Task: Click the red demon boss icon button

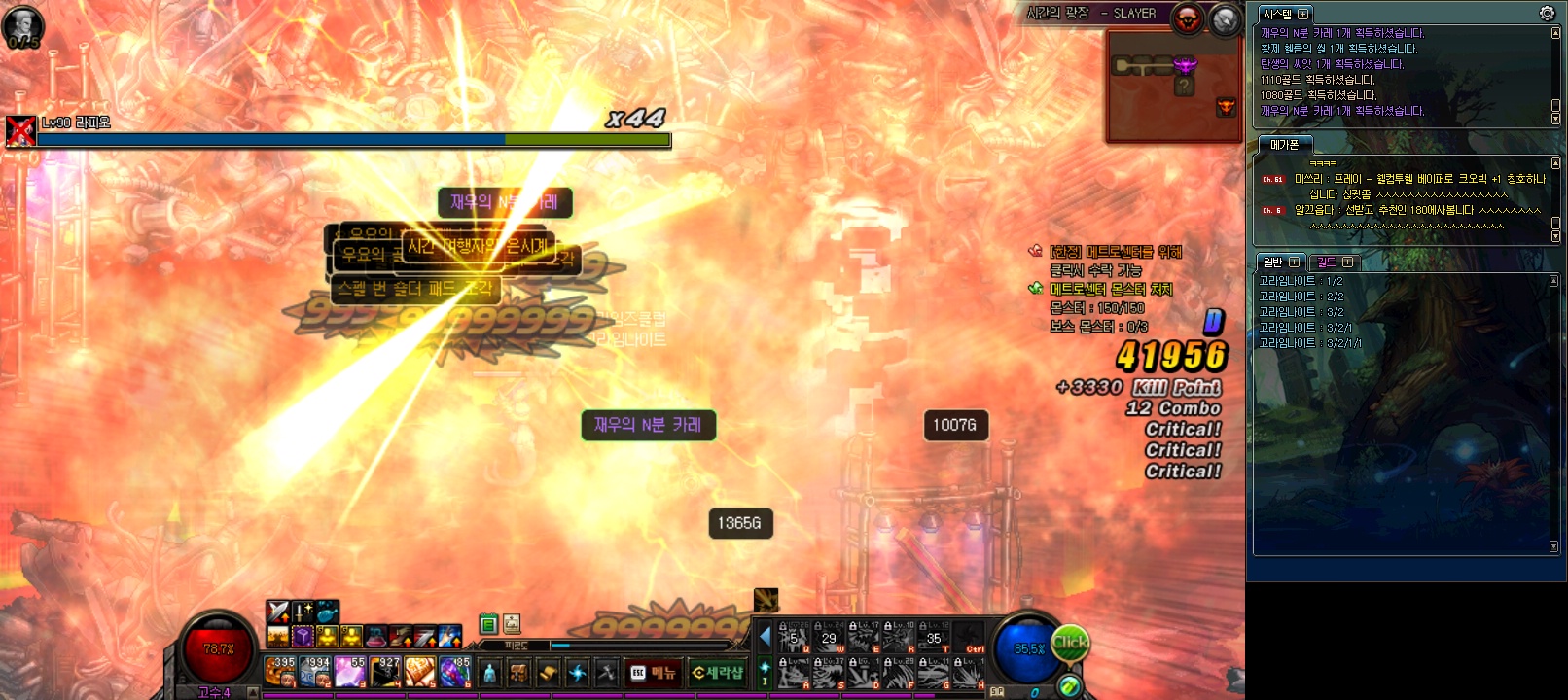Action: click(x=1187, y=18)
